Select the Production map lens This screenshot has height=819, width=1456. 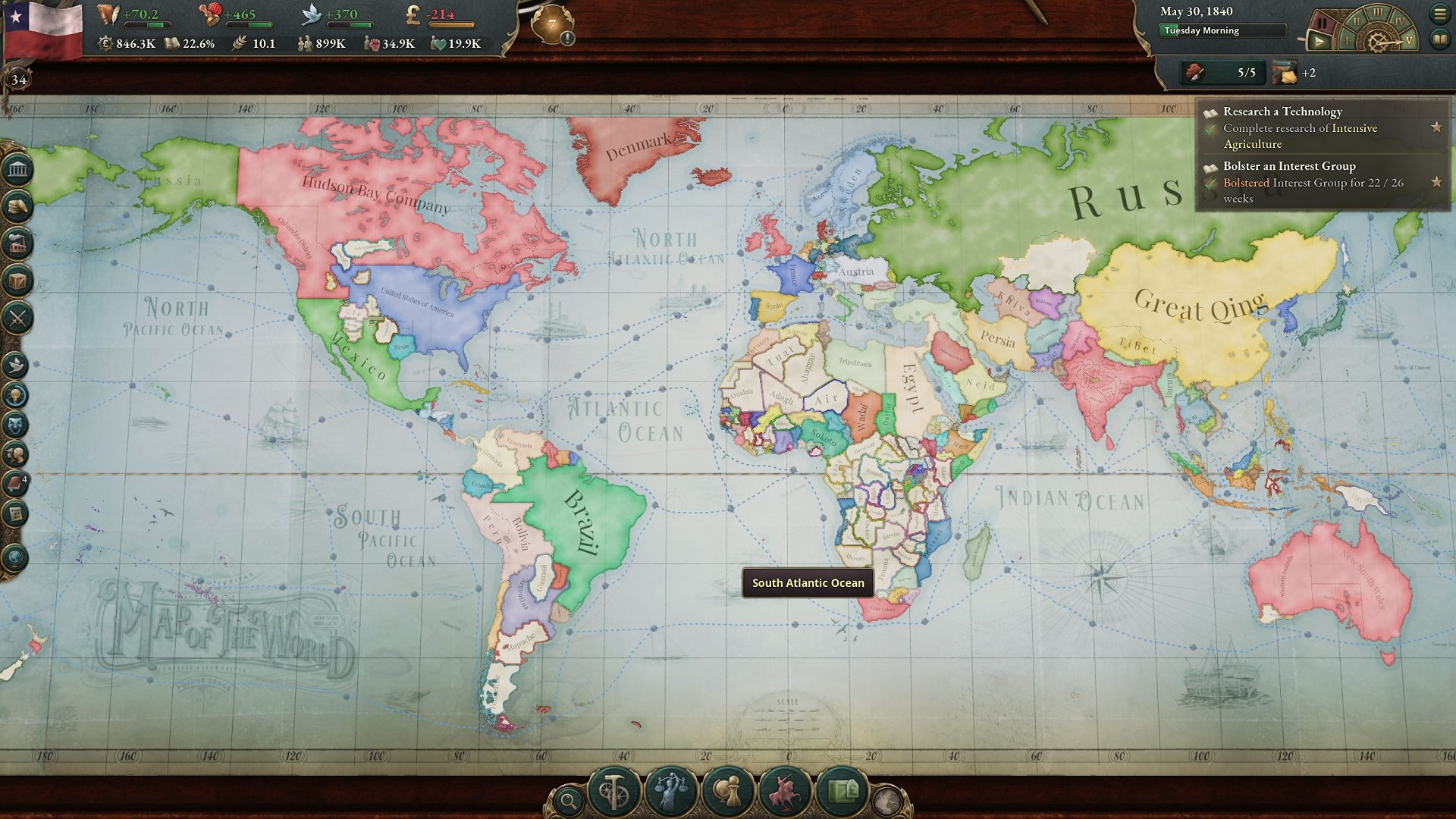coord(614,790)
